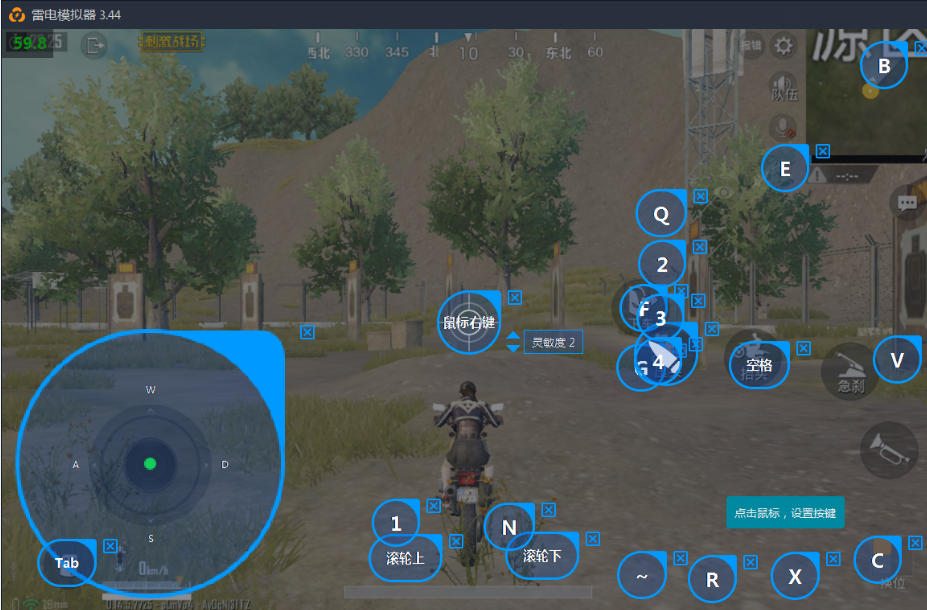Remove the X key mapping via its close box

pos(833,559)
